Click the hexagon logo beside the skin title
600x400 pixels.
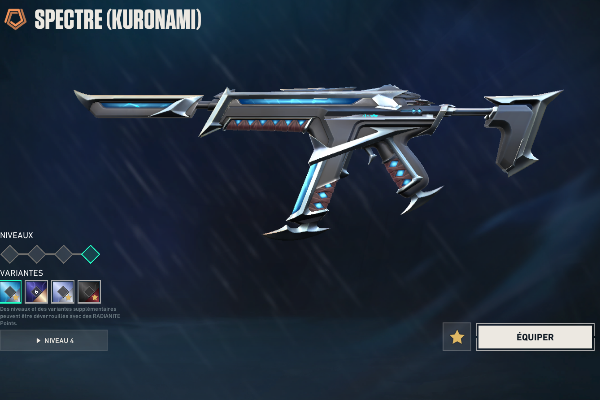click(x=15, y=19)
